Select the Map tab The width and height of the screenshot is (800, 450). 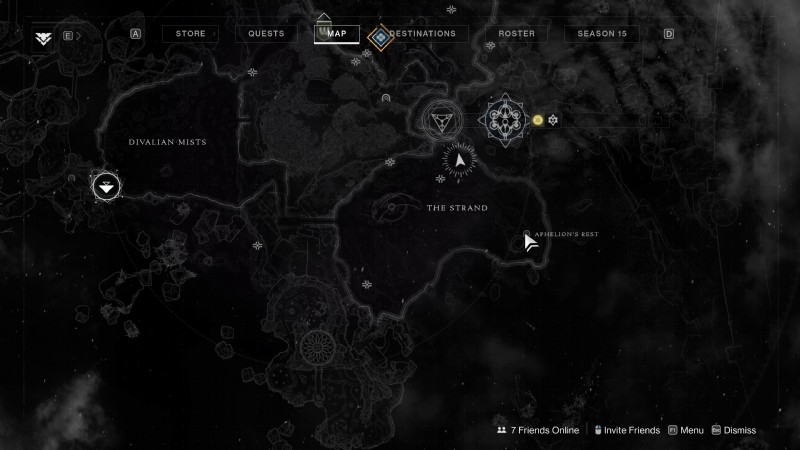pyautogui.click(x=337, y=33)
